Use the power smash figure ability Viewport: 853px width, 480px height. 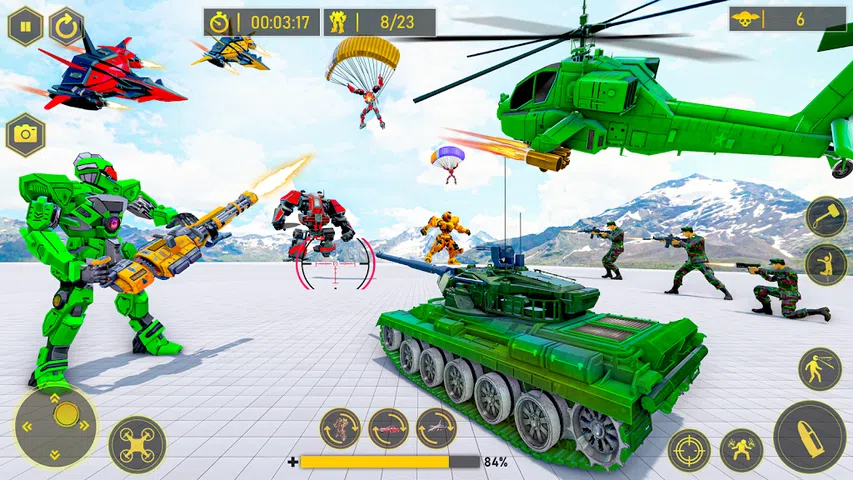pos(741,450)
